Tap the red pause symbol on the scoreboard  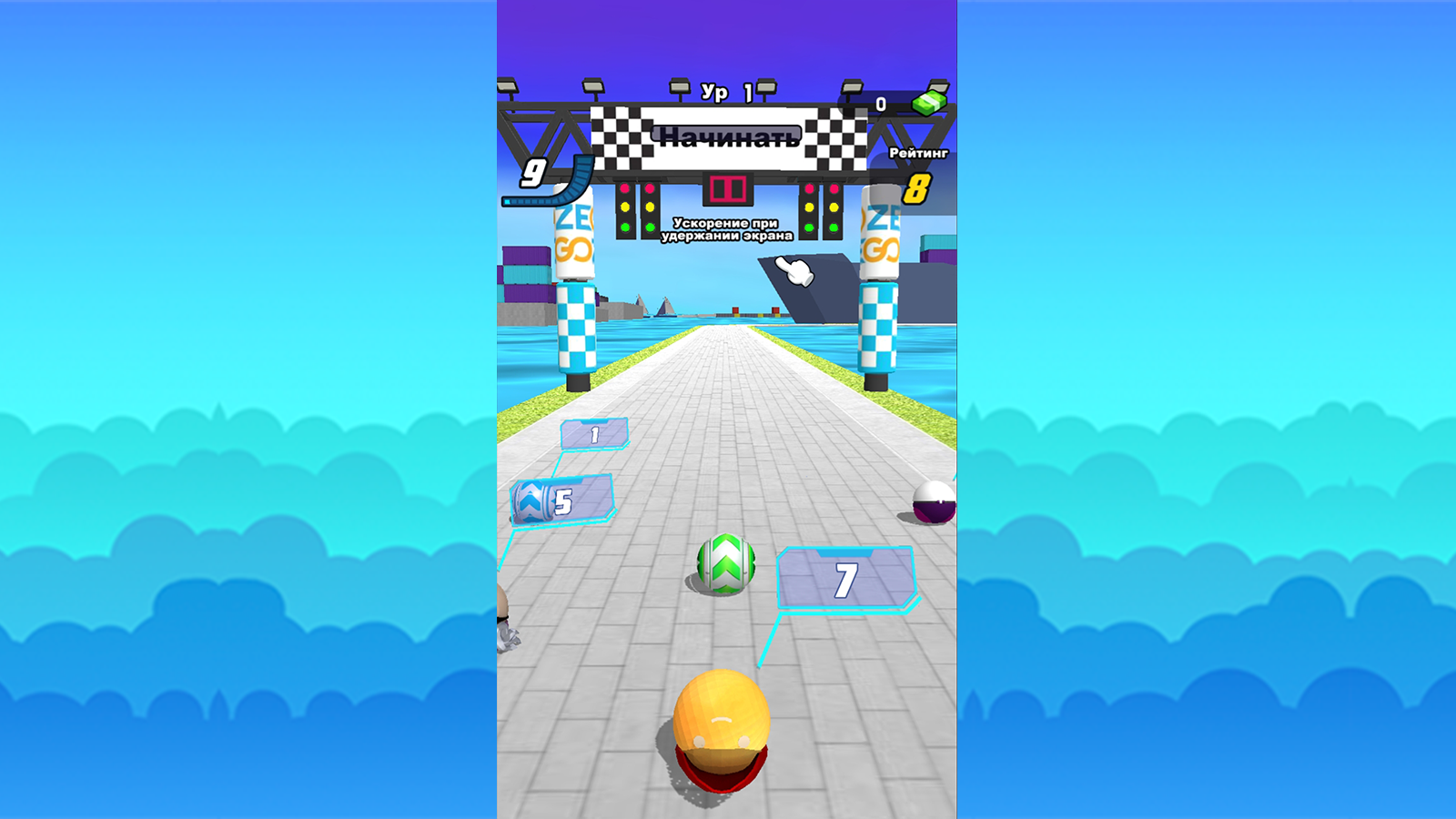[727, 187]
